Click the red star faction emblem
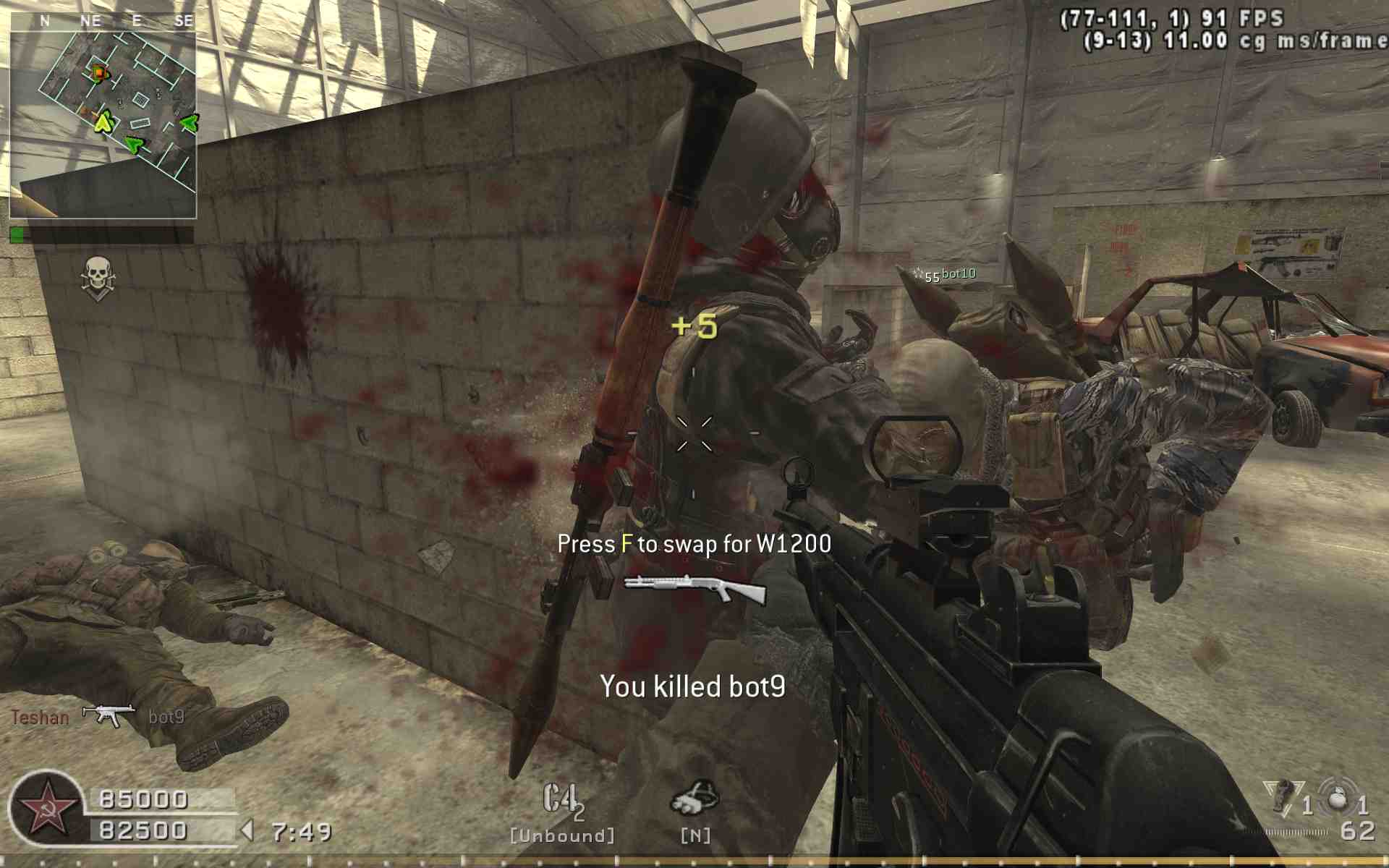Viewport: 1389px width, 868px height. pos(48,809)
